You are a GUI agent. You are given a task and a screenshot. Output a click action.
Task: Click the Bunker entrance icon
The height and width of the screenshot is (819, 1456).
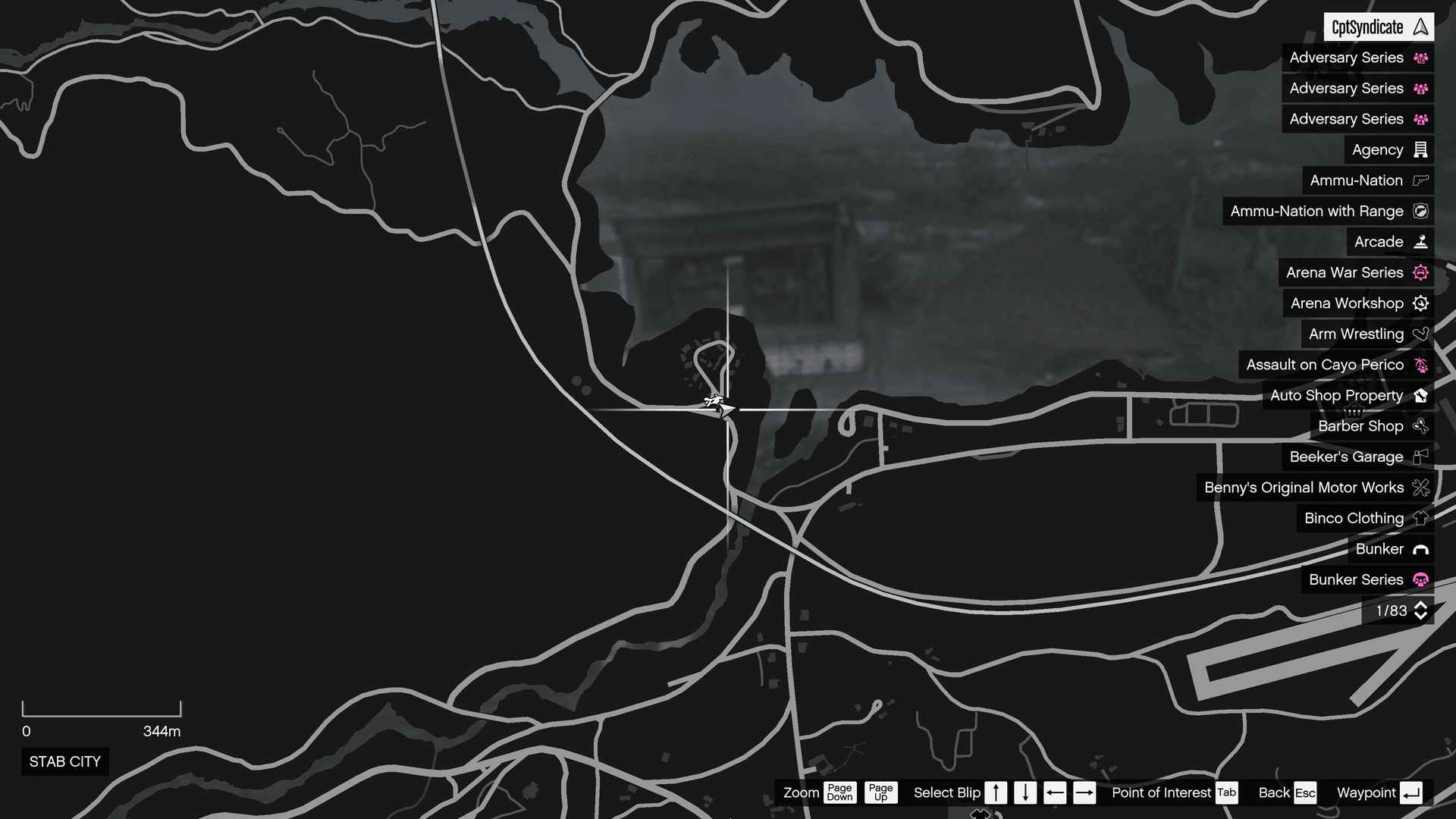tap(1420, 549)
